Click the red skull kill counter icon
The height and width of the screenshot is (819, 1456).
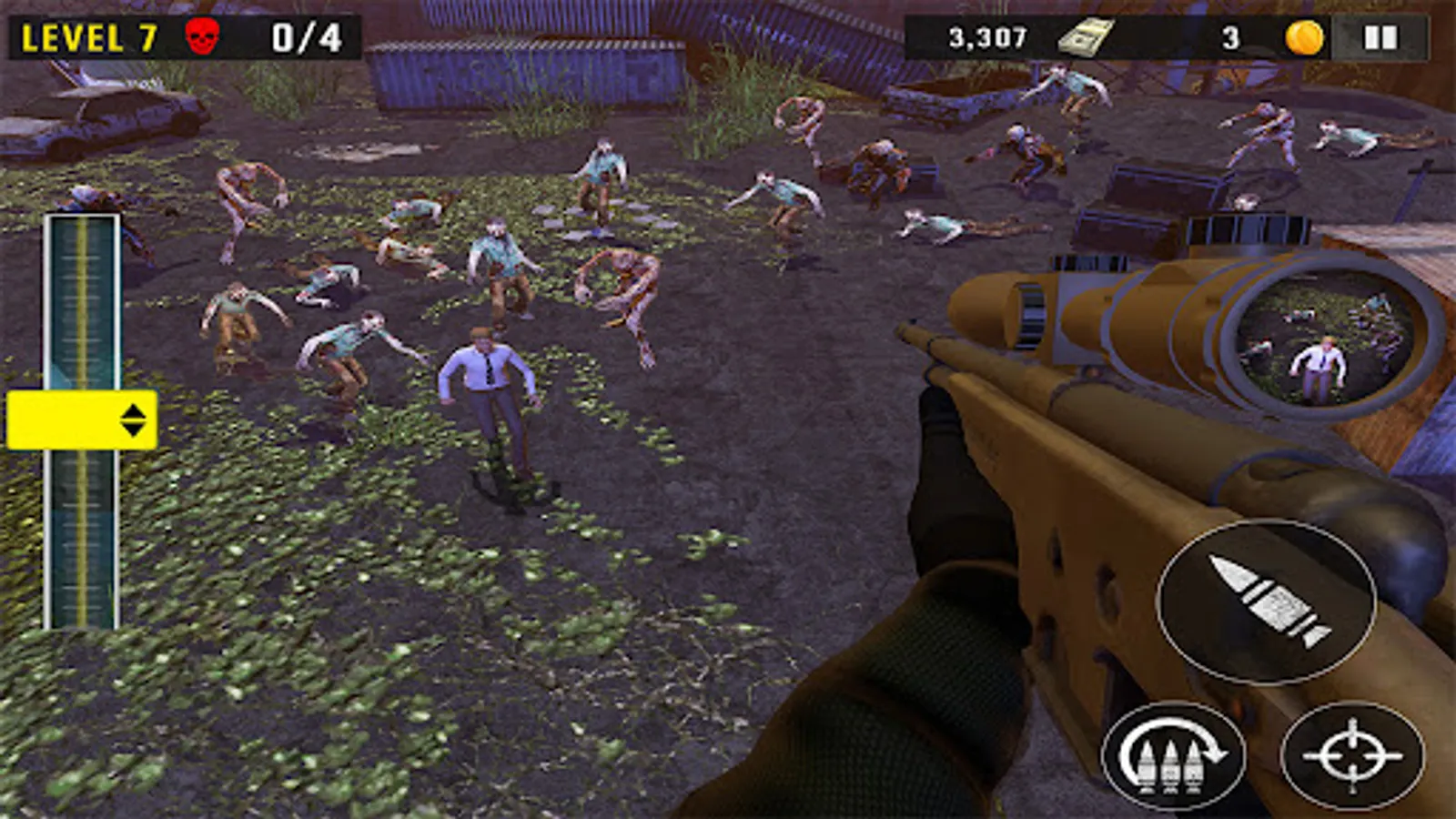click(202, 35)
